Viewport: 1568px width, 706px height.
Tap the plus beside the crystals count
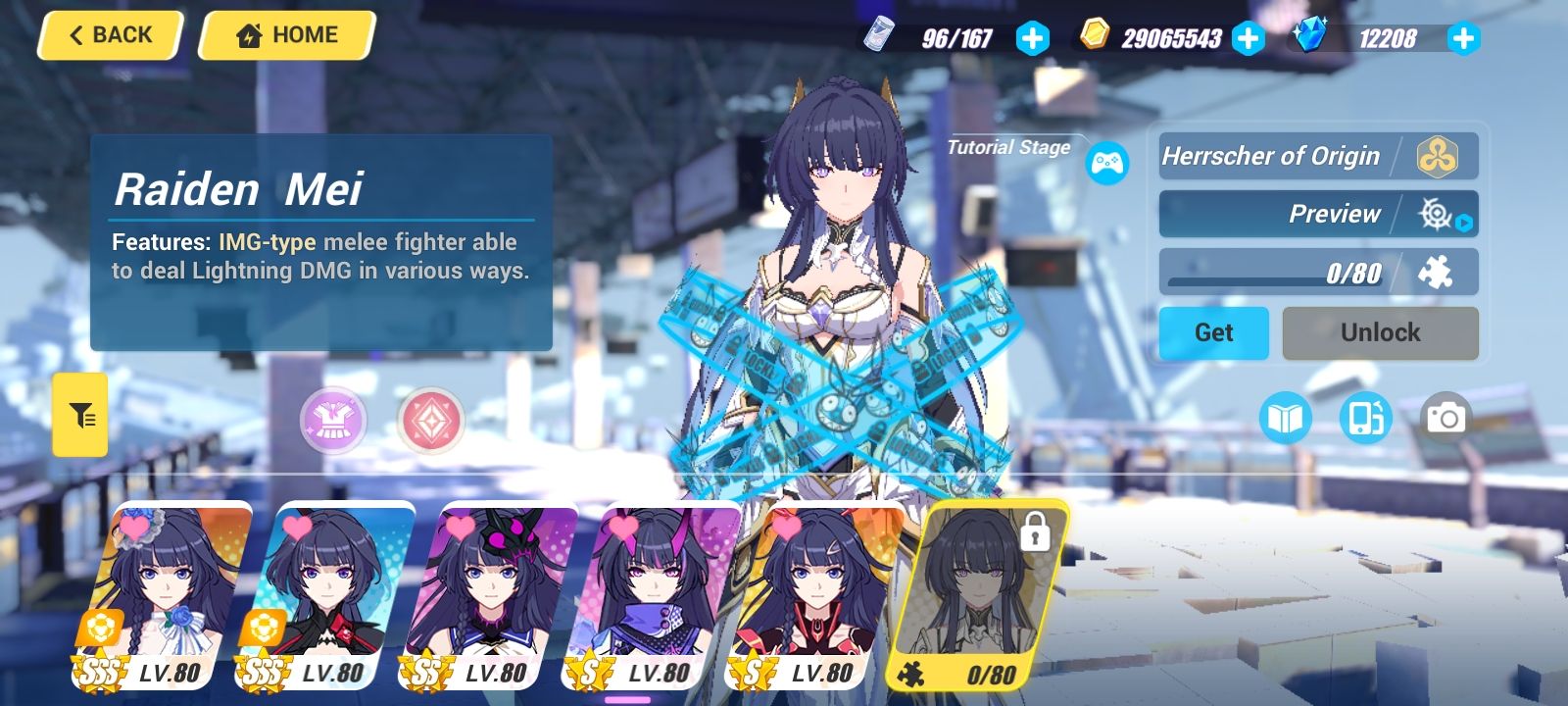1463,38
